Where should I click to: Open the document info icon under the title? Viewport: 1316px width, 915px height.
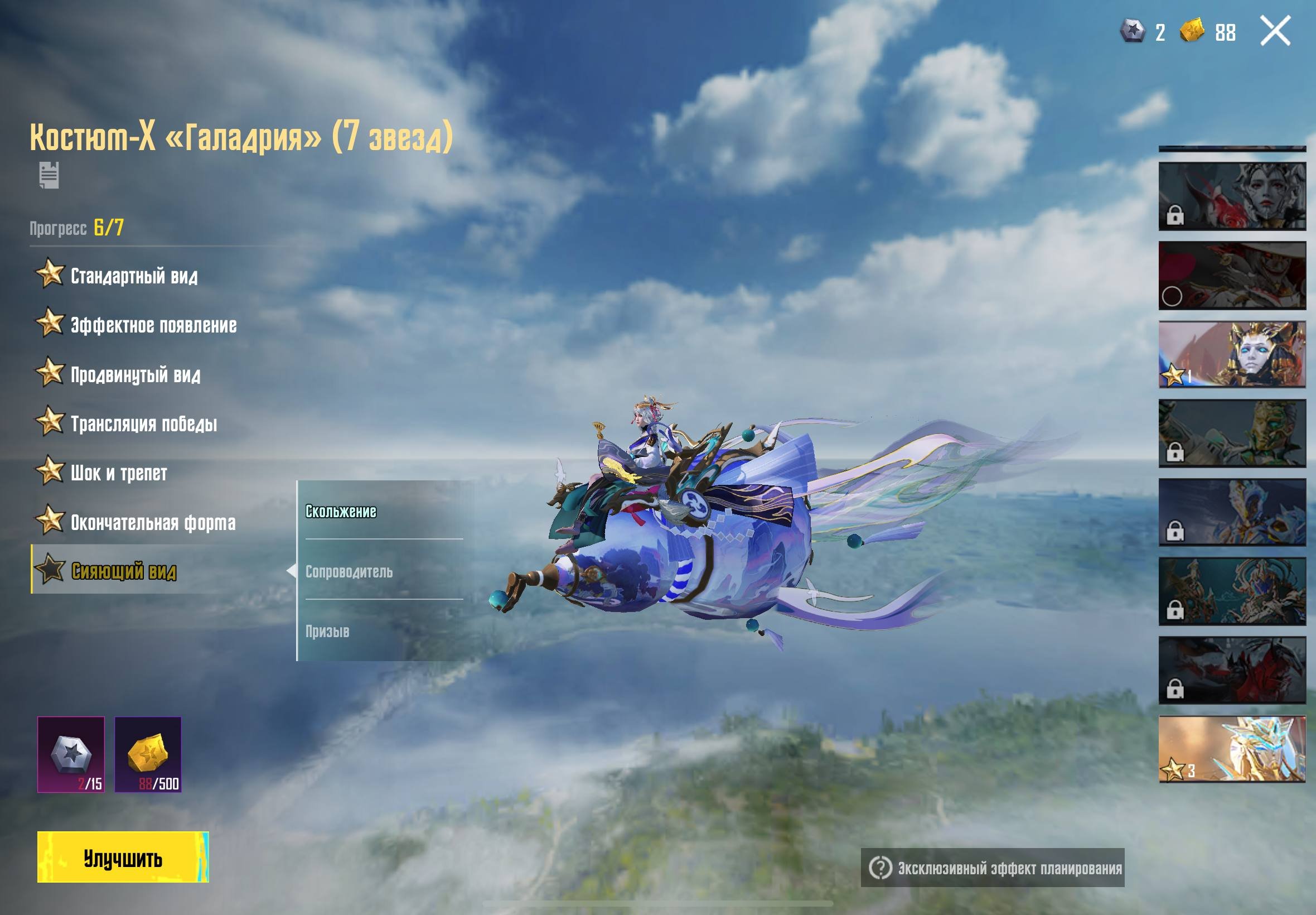pos(49,175)
